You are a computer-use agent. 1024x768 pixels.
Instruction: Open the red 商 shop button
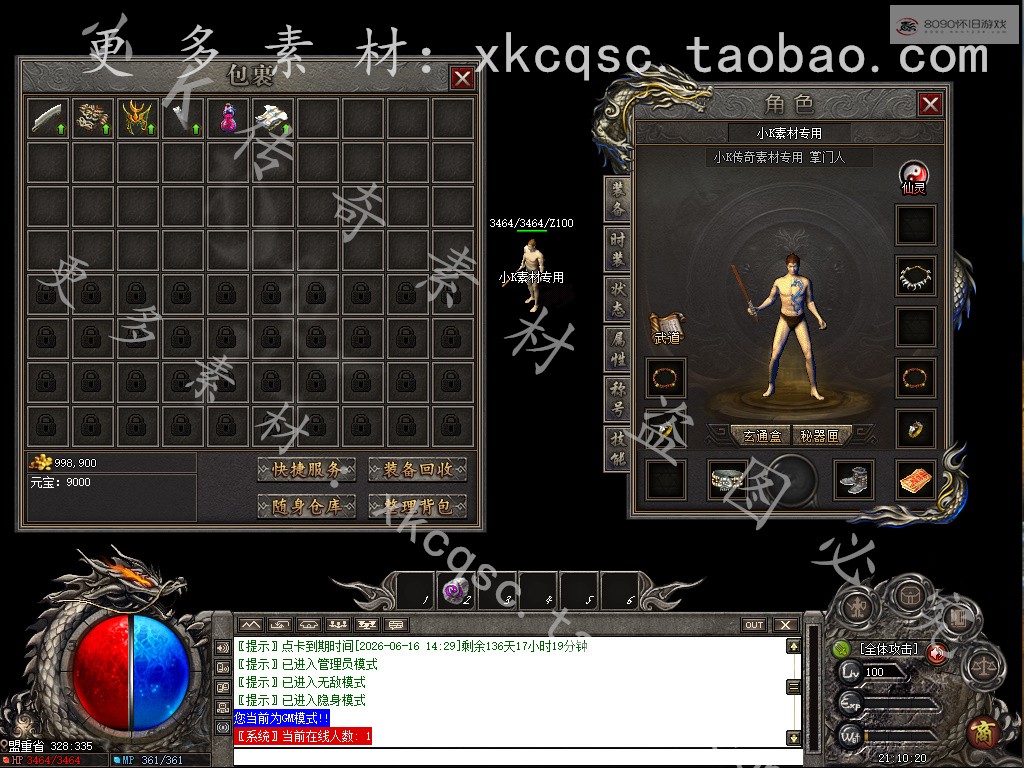[x=983, y=733]
